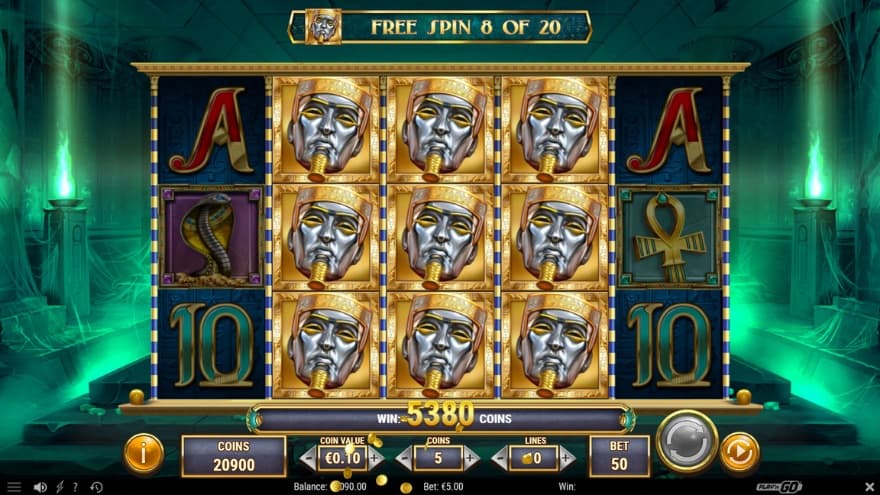Toggle the lightning bolt fast play
Viewport: 880px width, 495px height.
tap(58, 487)
